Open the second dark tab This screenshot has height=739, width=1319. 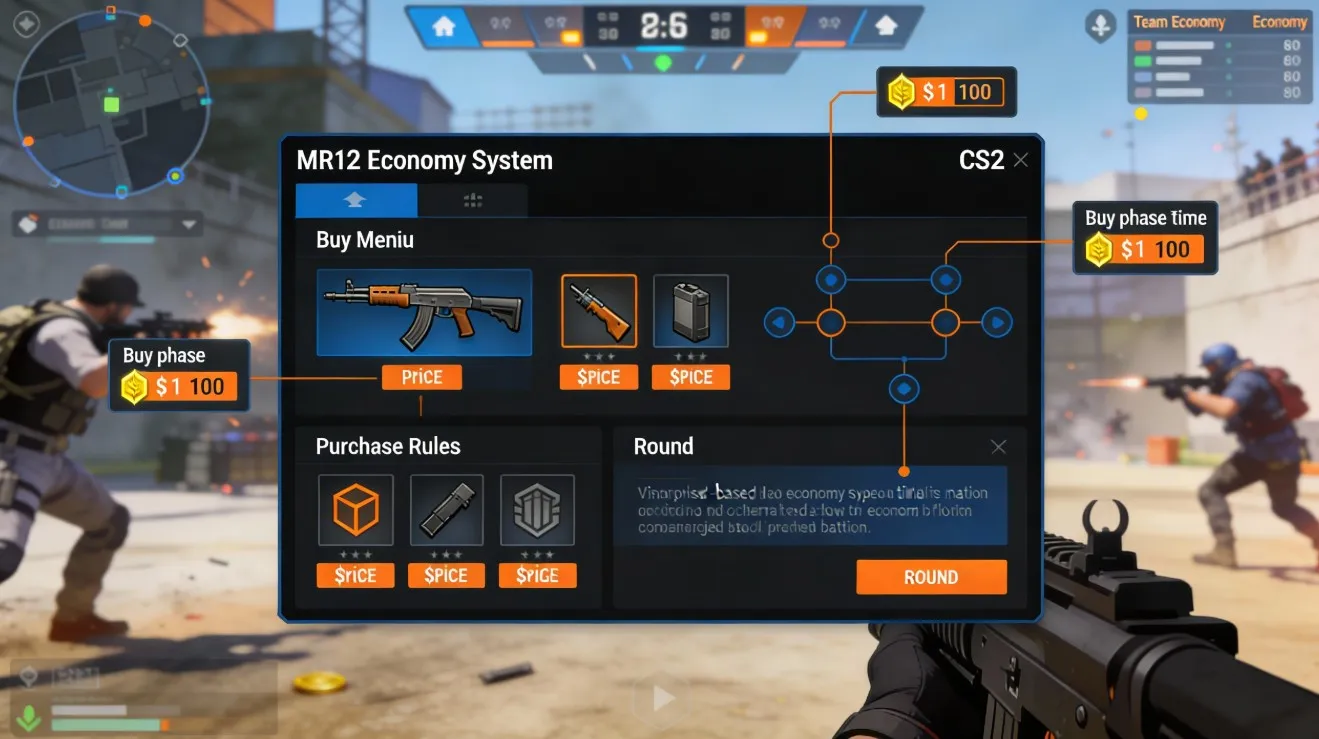pos(472,200)
